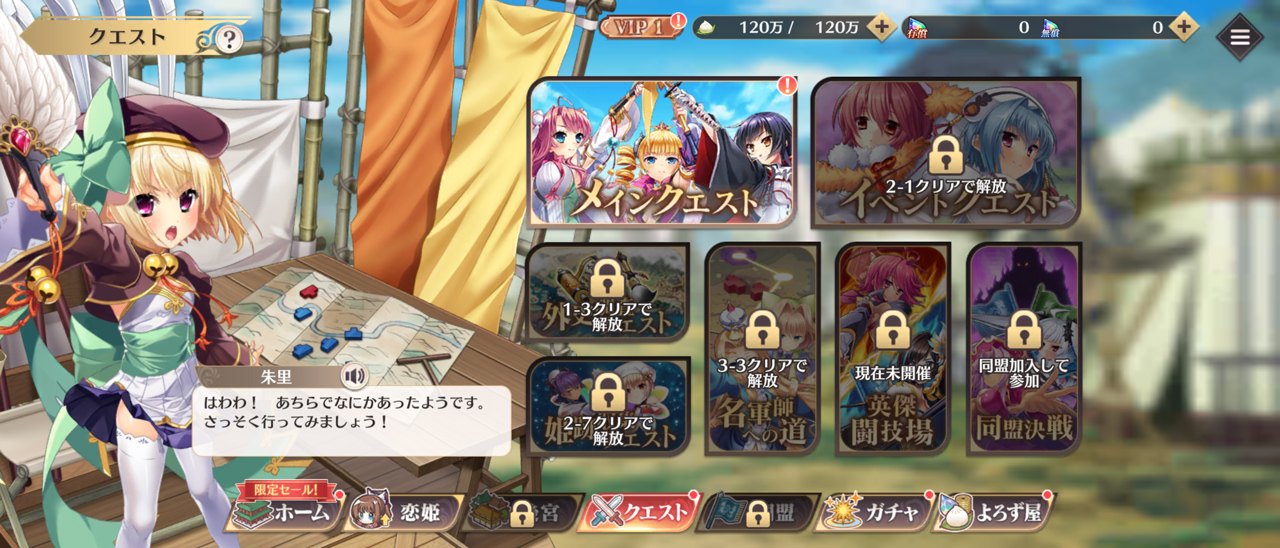
Task: Open the hamburger menu button
Action: 1240,37
